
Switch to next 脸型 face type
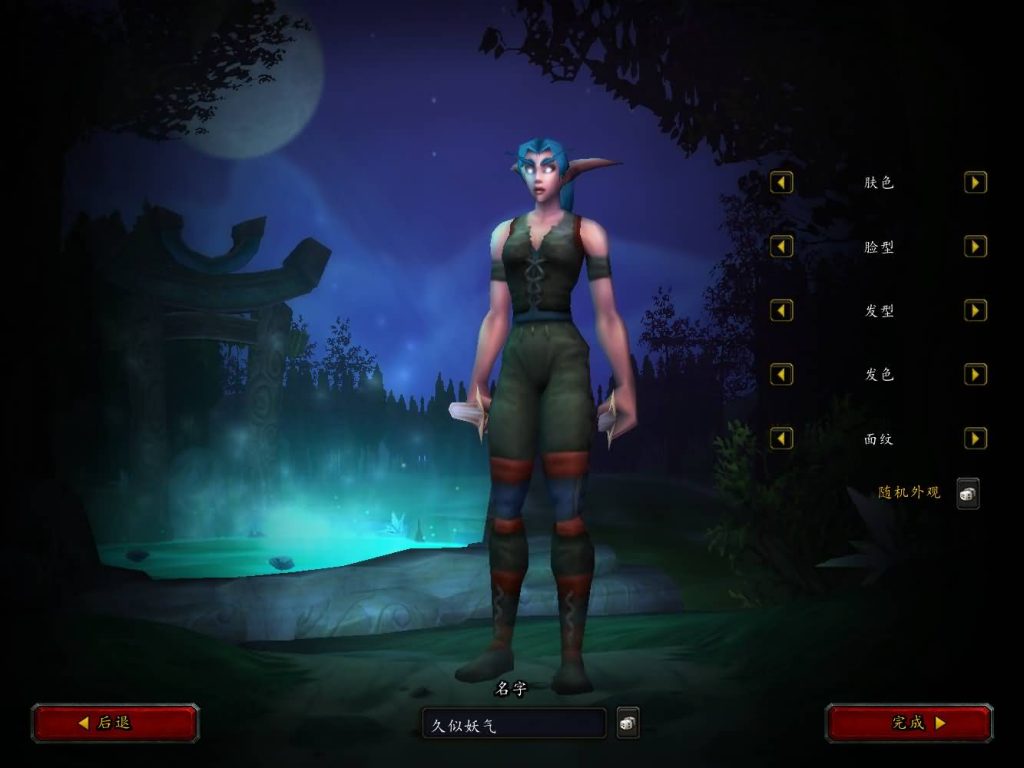[x=975, y=247]
